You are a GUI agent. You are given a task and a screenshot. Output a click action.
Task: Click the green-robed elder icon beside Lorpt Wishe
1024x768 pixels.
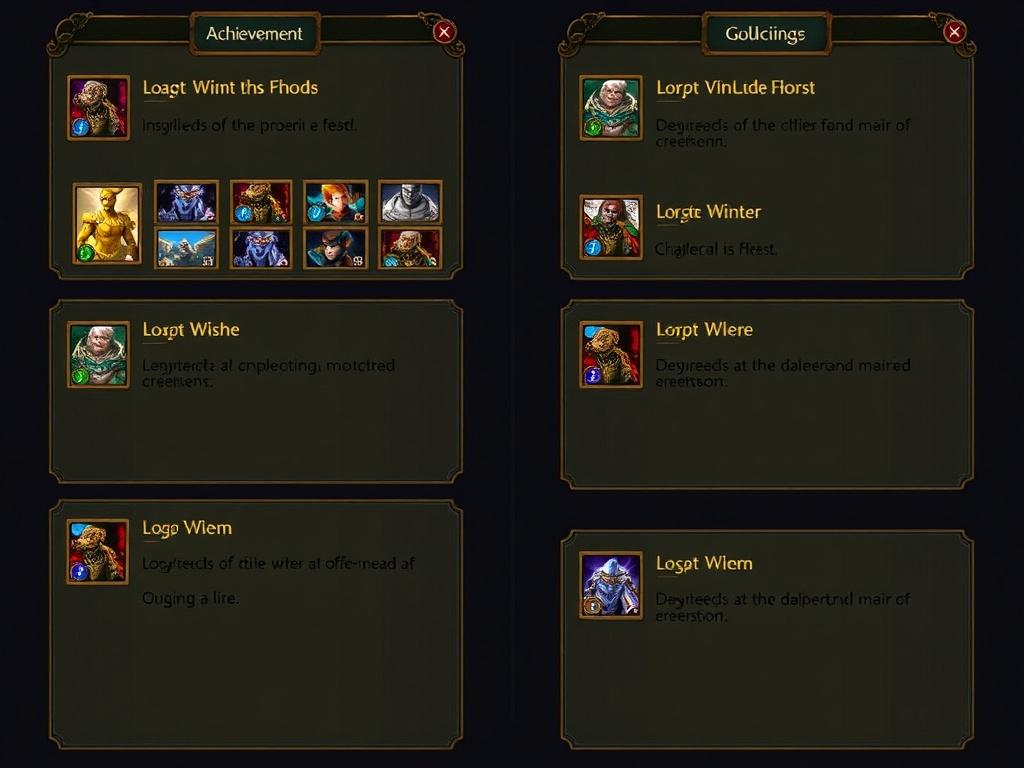(98, 354)
